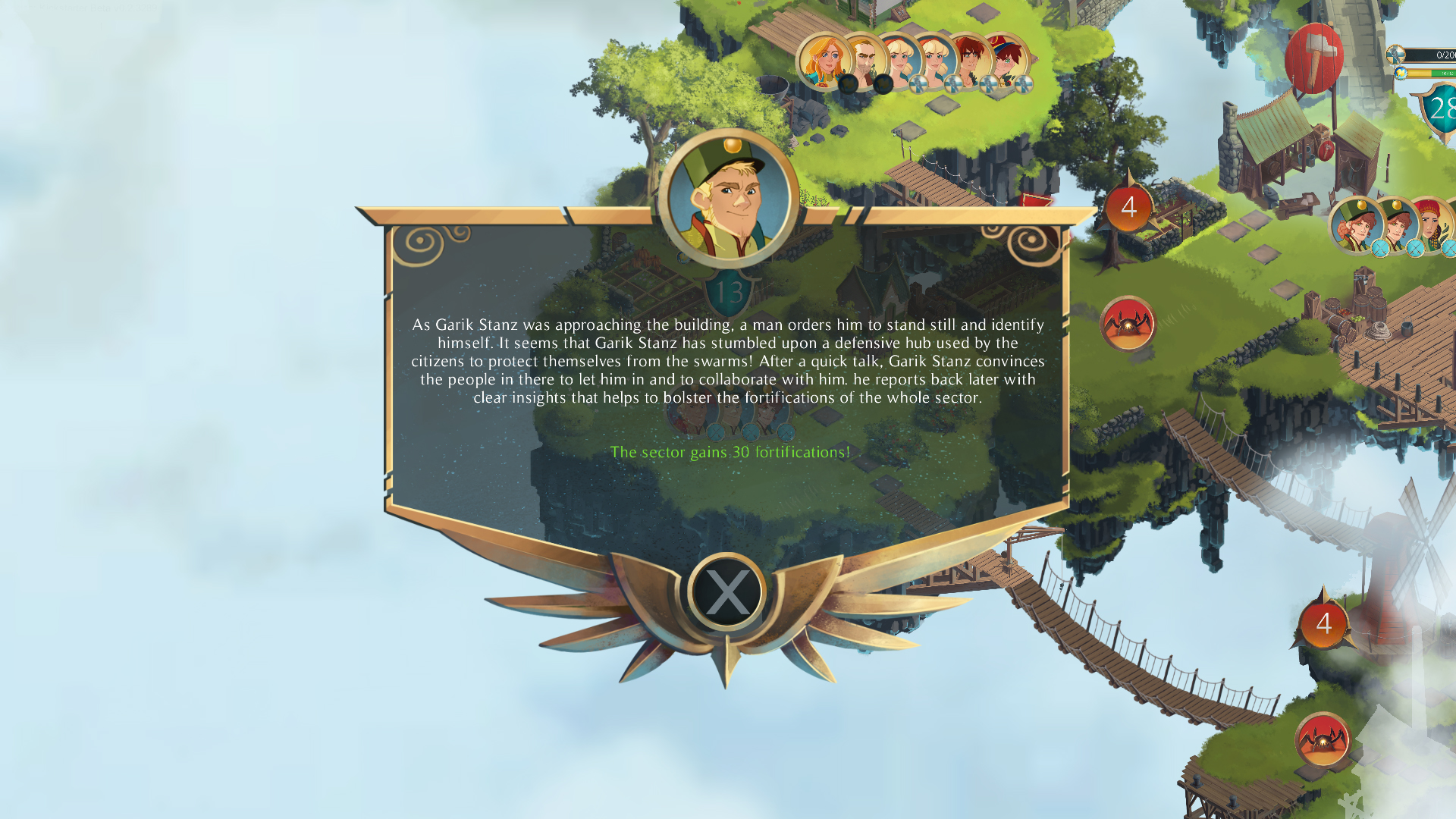
Task: Click Garik Stanz's portrait atop the dialog
Action: [728, 198]
